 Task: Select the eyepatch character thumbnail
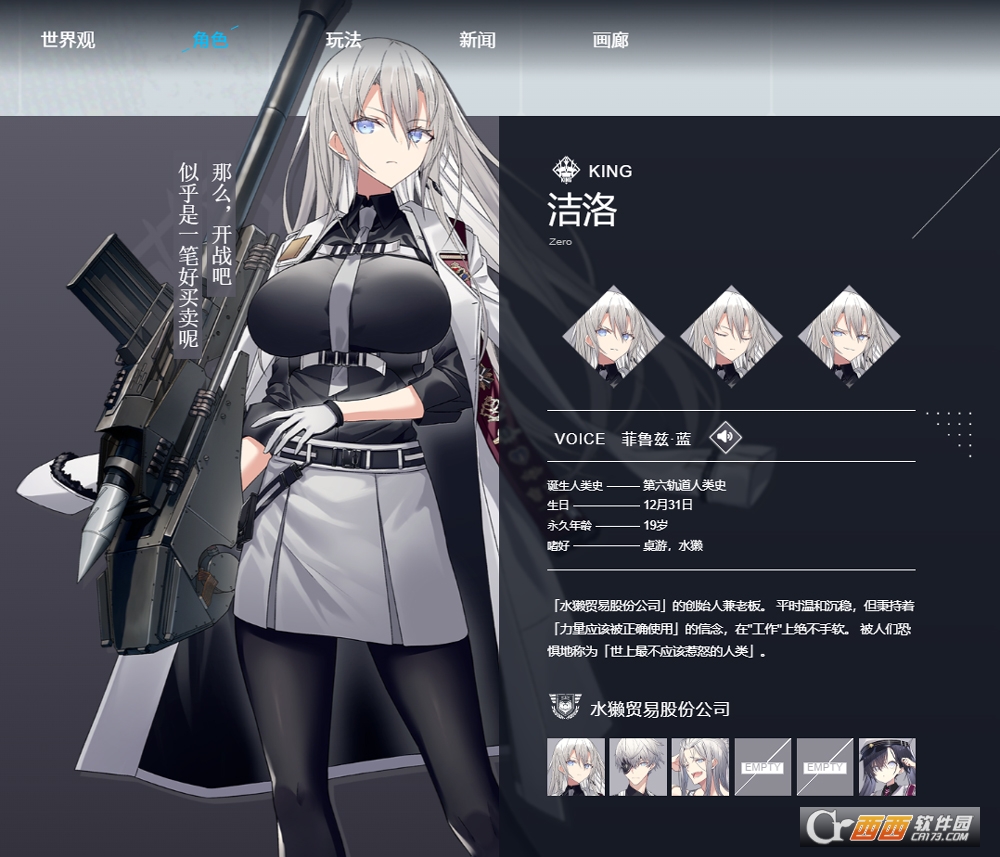click(638, 767)
